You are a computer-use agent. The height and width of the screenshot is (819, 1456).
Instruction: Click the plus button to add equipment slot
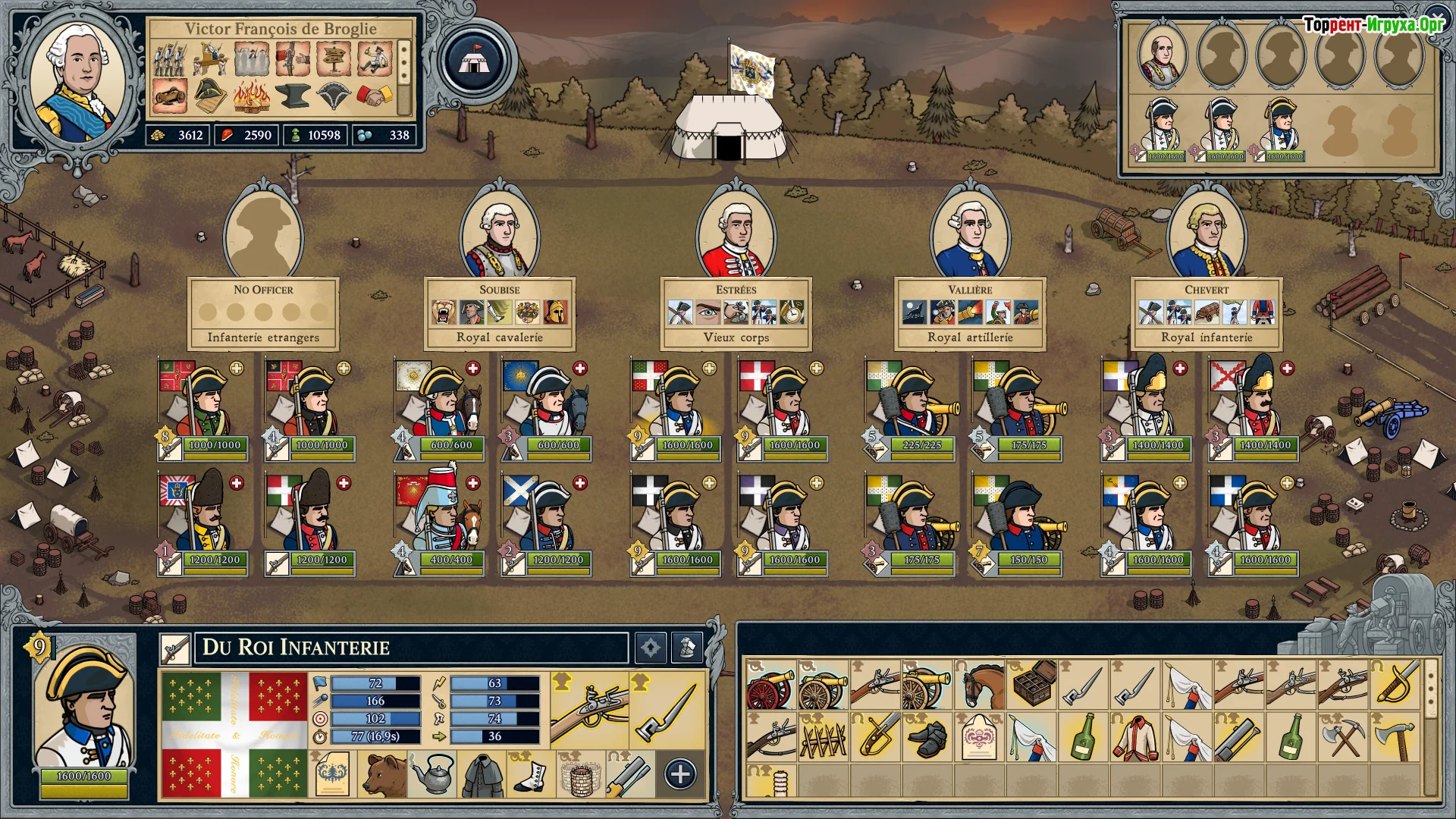tap(679, 774)
